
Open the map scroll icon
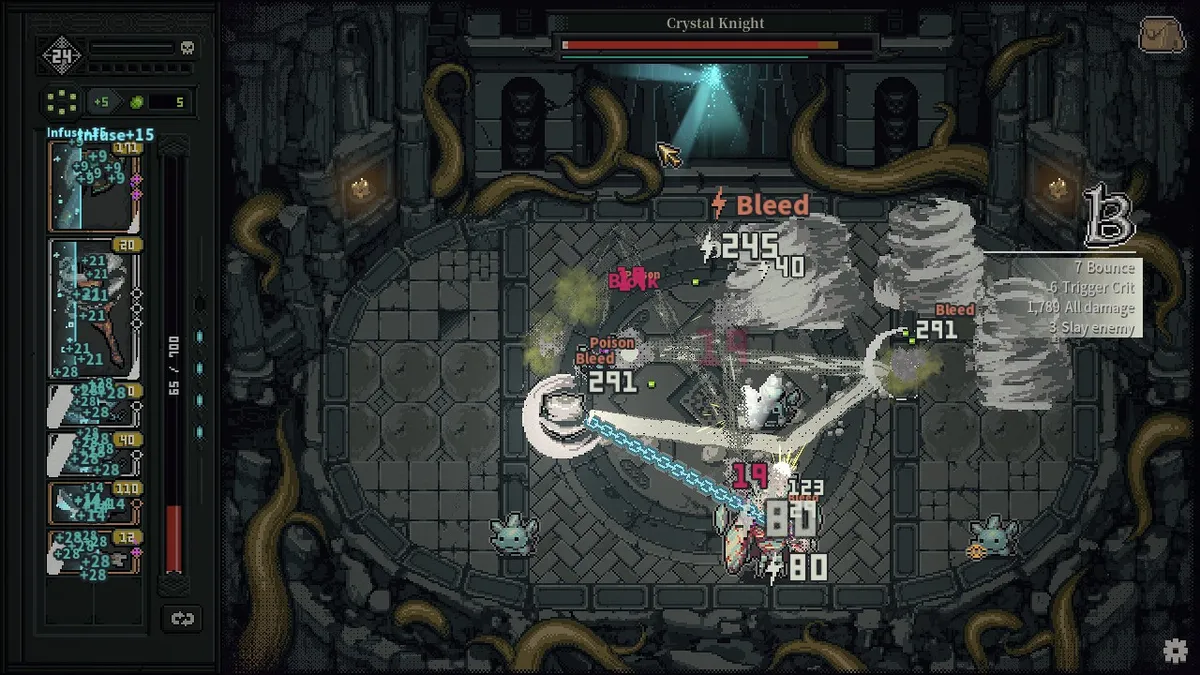(1160, 36)
